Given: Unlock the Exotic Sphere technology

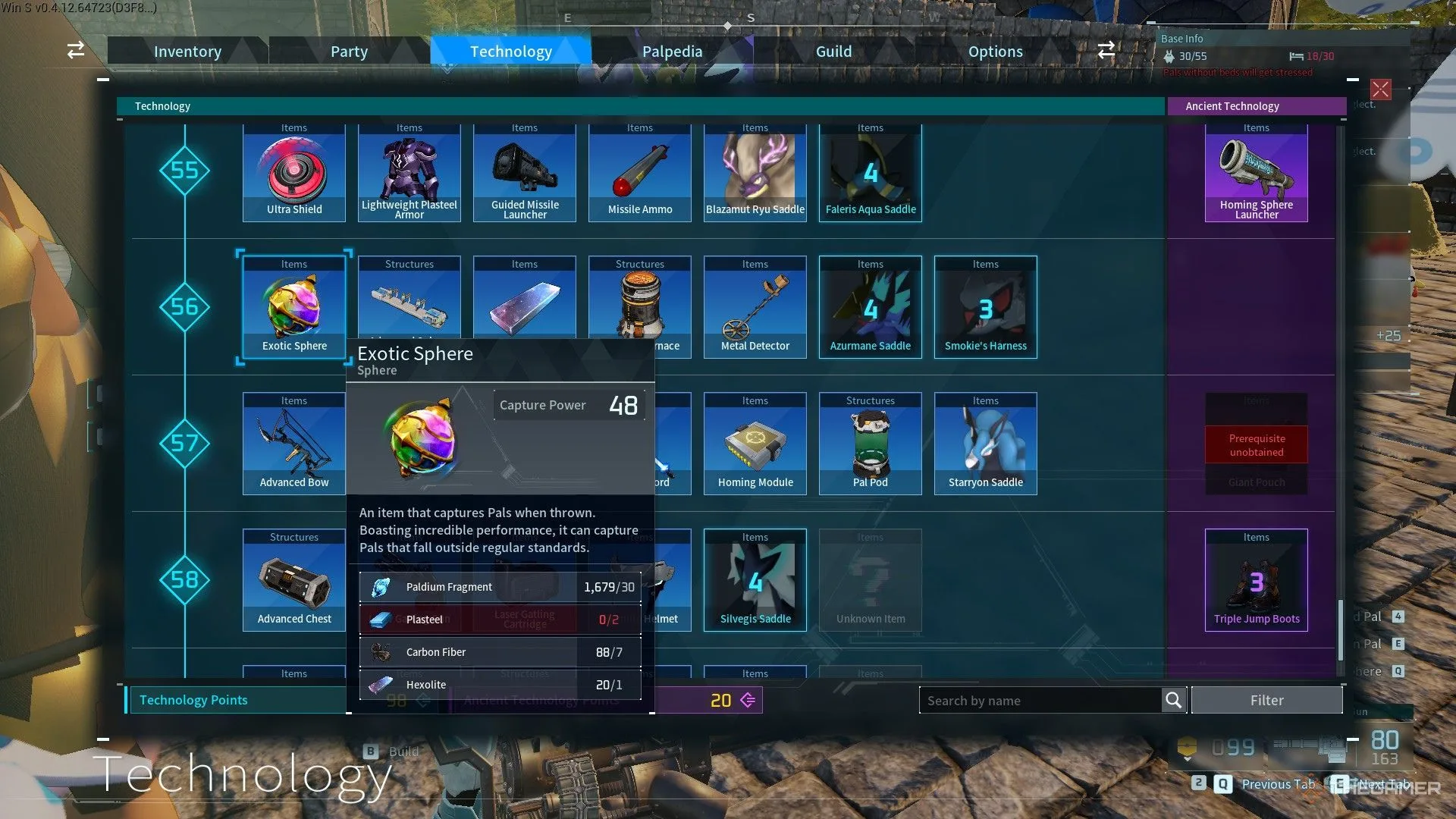Looking at the screenshot, I should click(x=294, y=308).
